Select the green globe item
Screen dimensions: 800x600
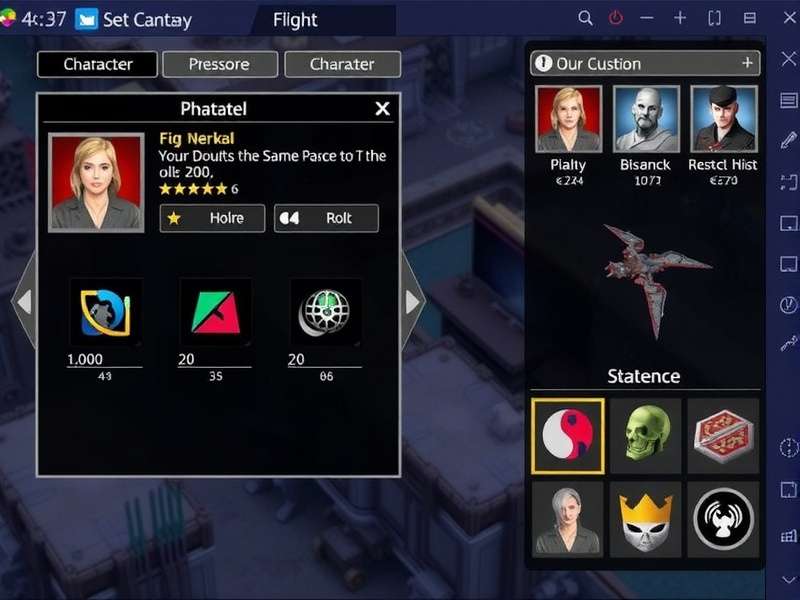click(x=325, y=312)
